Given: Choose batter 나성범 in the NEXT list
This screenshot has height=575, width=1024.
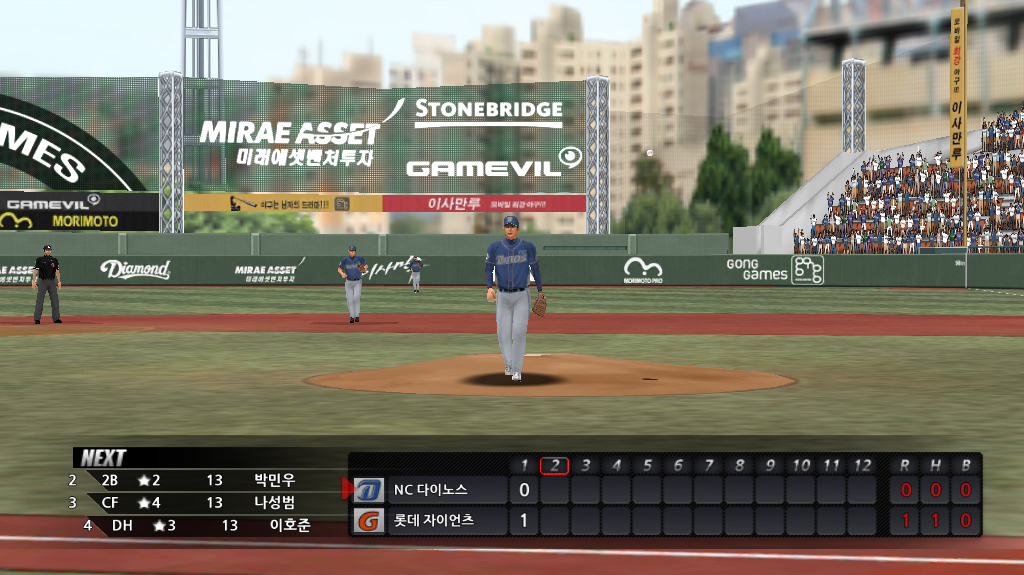Looking at the screenshot, I should tap(274, 503).
